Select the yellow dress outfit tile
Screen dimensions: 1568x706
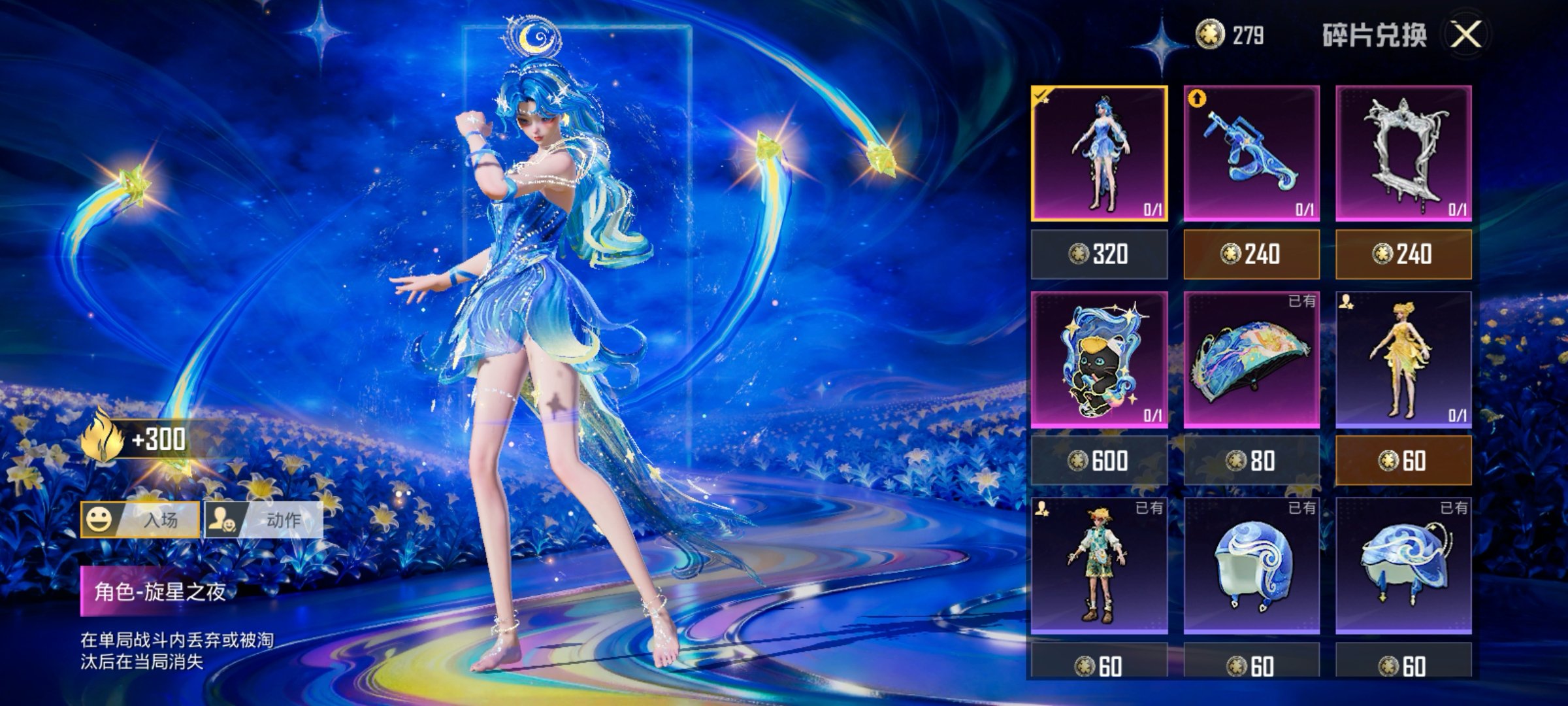coord(1403,360)
